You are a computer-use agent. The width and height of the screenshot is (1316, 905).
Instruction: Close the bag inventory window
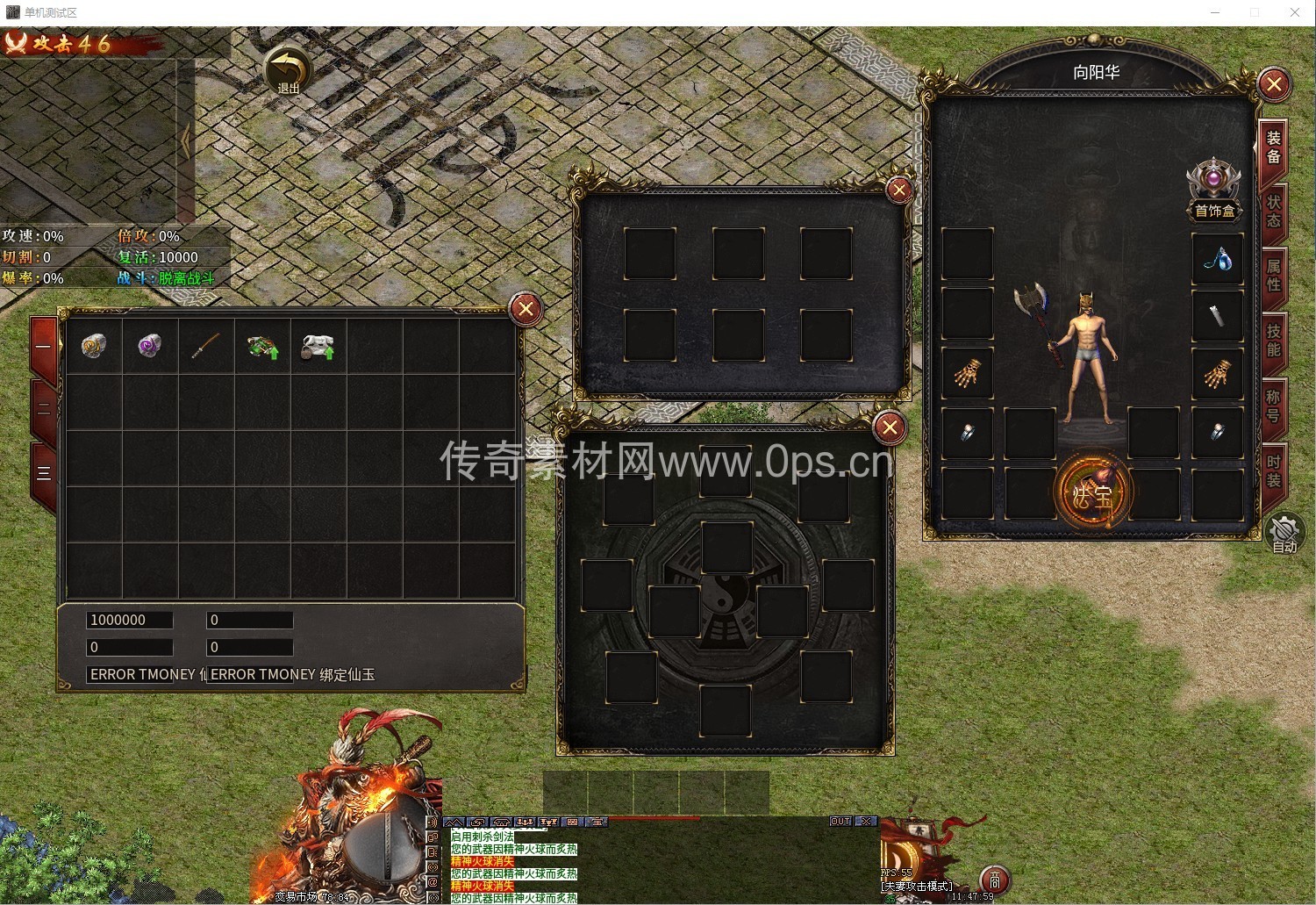[526, 309]
